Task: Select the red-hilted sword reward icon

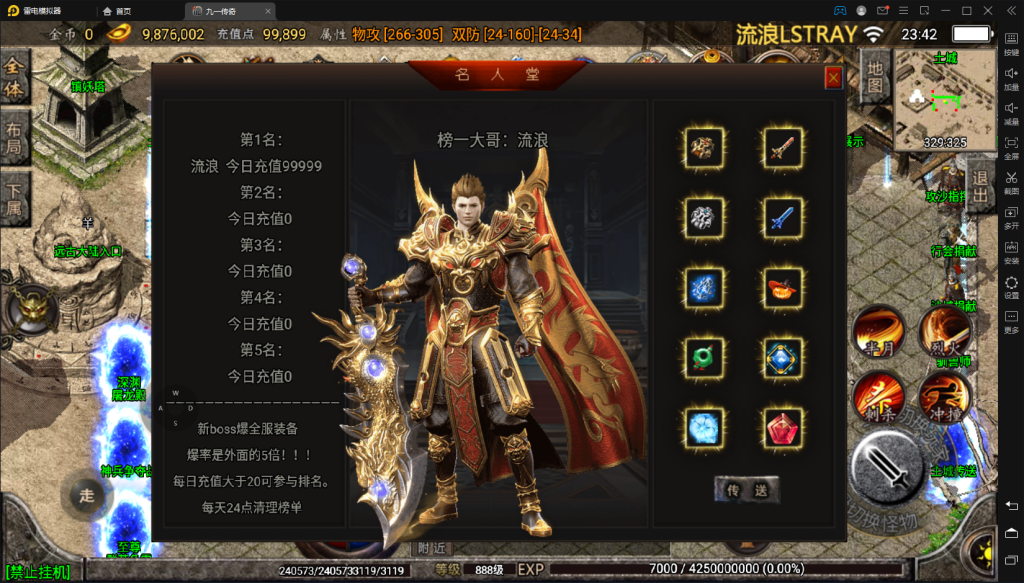Action: click(x=783, y=148)
